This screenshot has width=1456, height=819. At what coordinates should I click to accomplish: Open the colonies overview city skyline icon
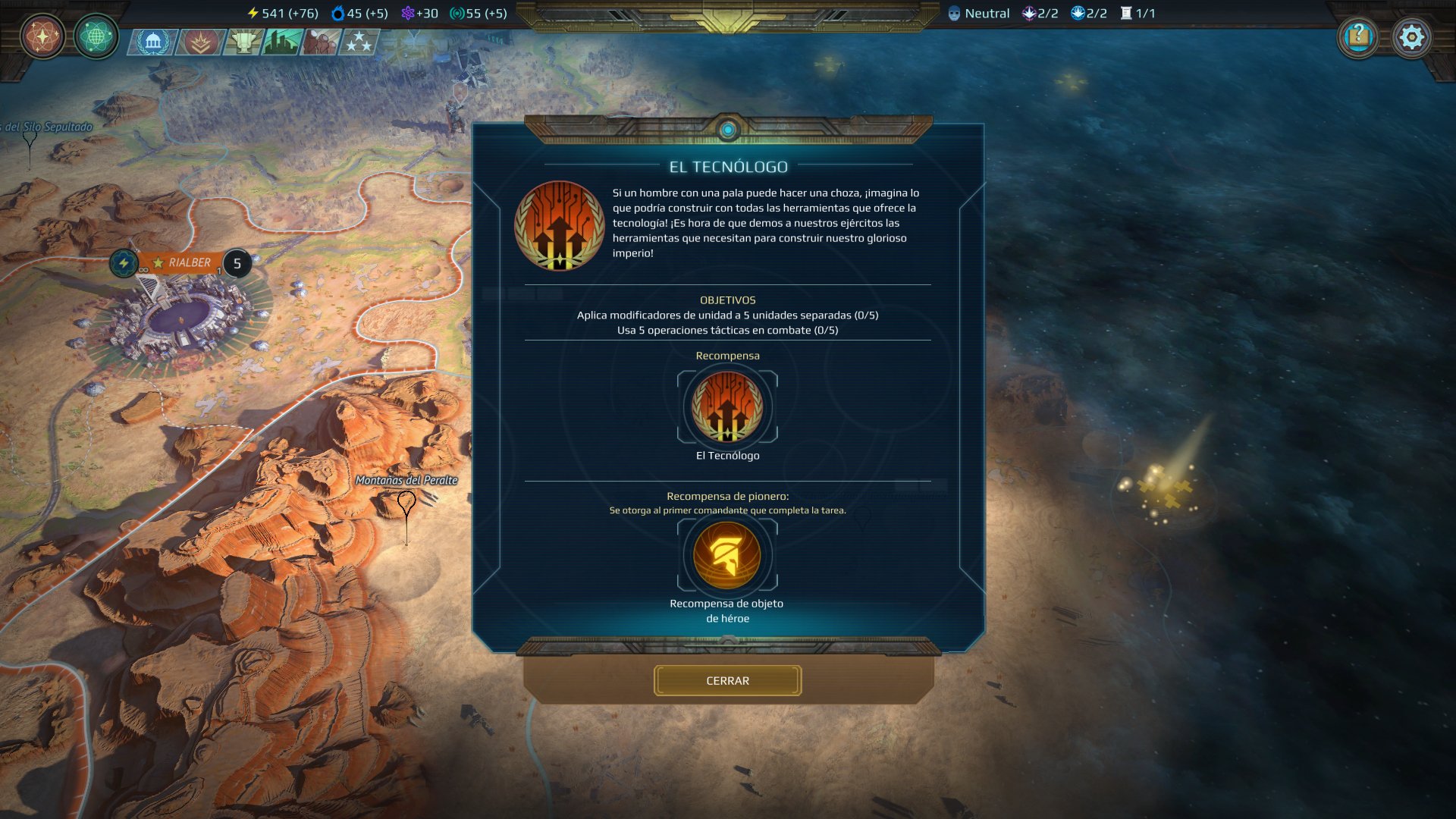coord(282,43)
